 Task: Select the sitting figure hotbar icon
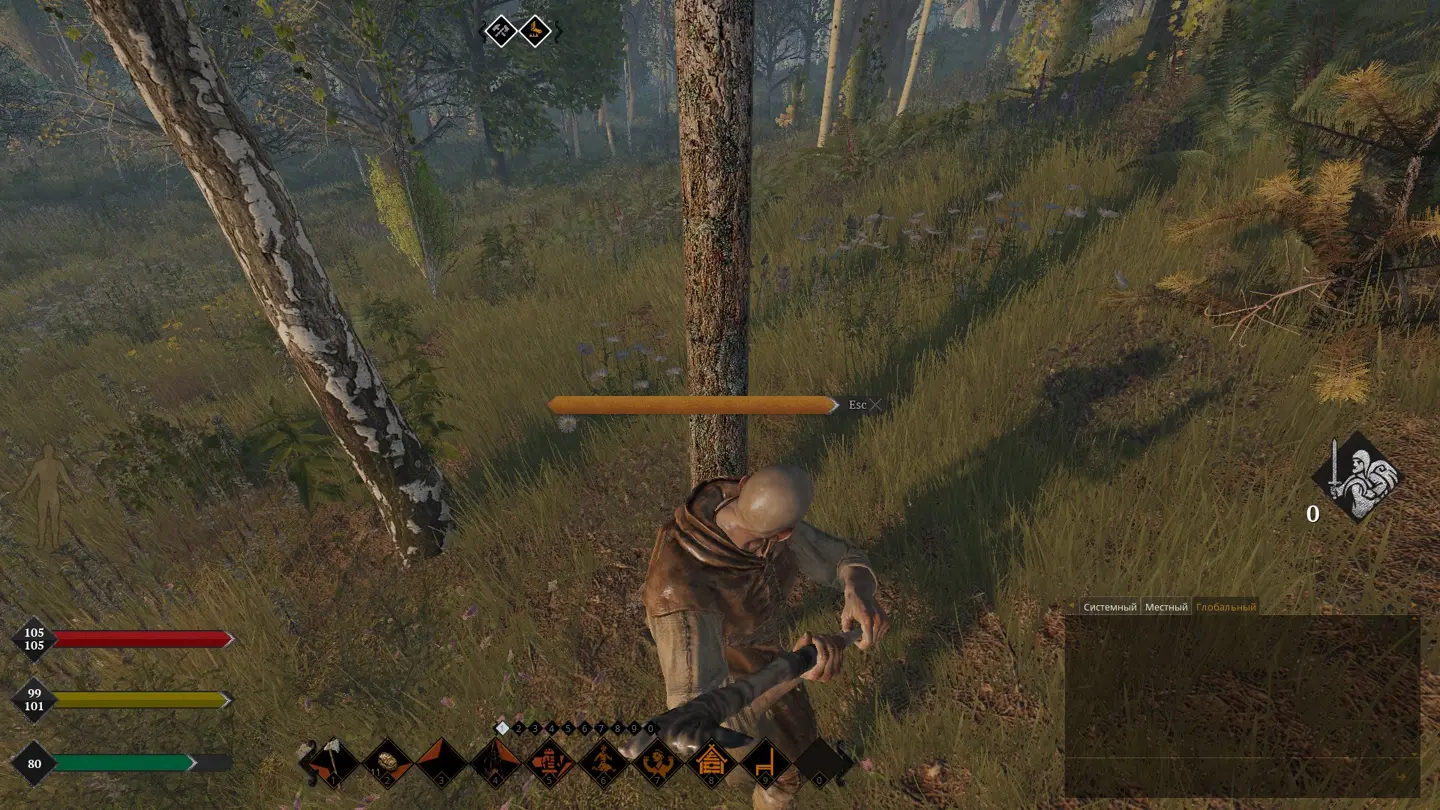point(604,763)
